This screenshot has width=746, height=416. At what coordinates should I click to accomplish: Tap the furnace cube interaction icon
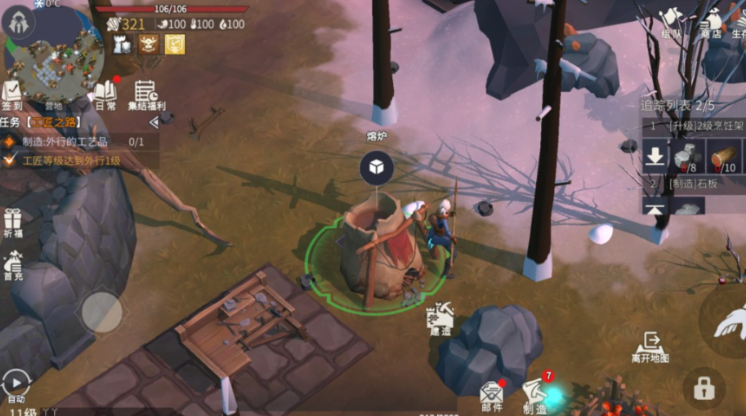point(376,169)
